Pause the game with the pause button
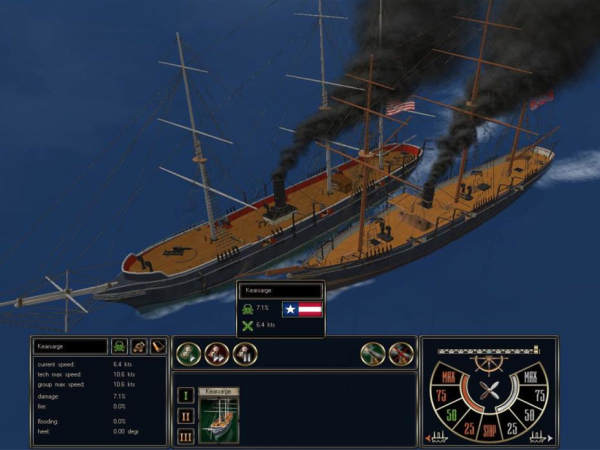 pos(244,353)
